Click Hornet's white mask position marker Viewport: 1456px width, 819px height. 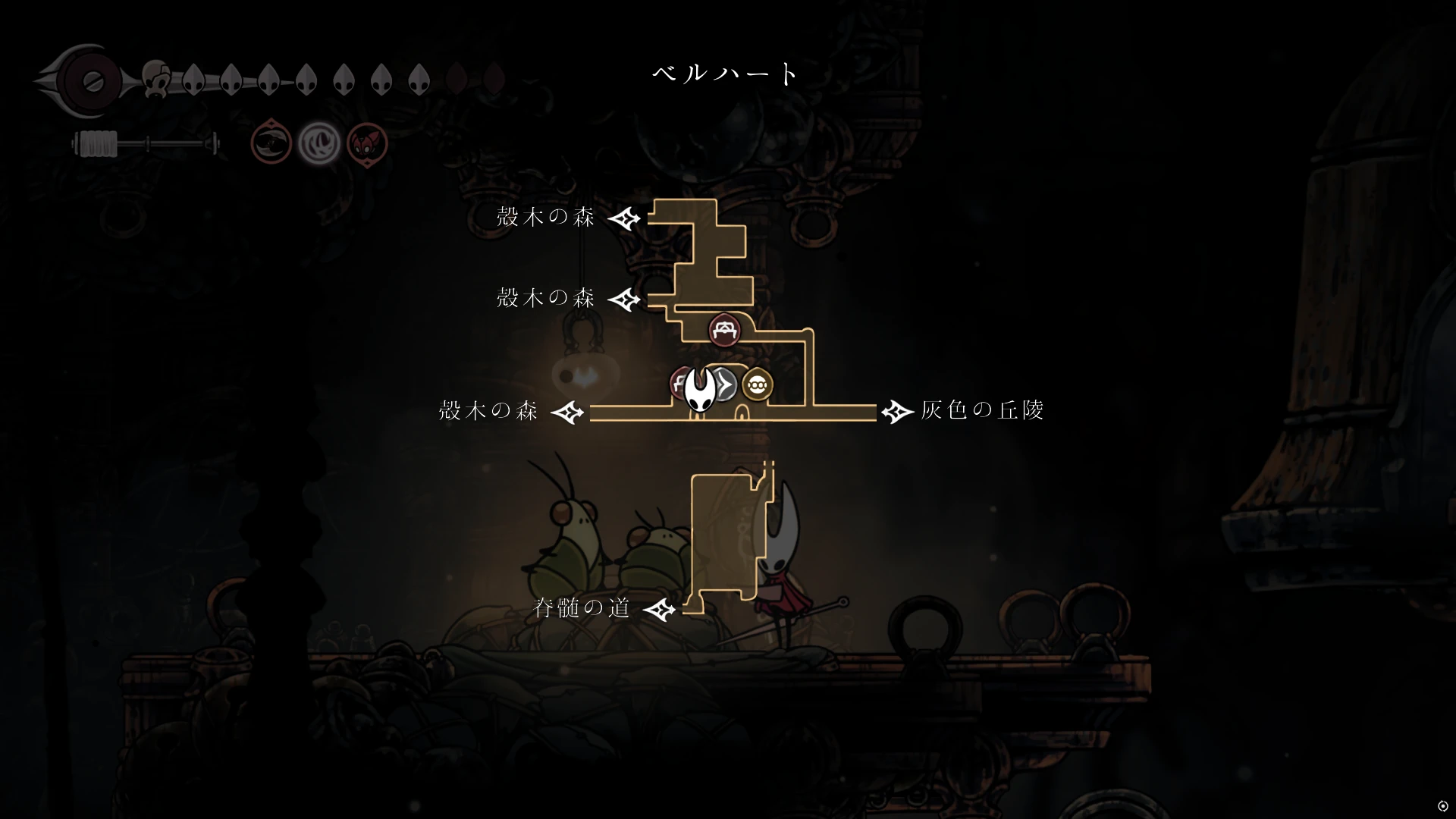[x=699, y=390]
